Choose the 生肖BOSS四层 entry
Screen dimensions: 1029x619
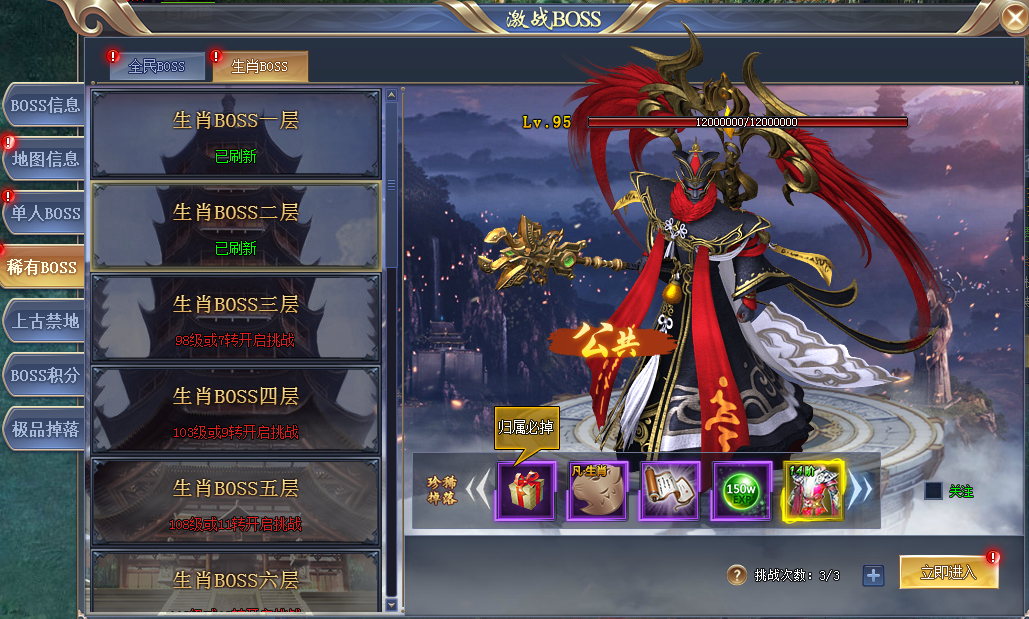coord(235,410)
